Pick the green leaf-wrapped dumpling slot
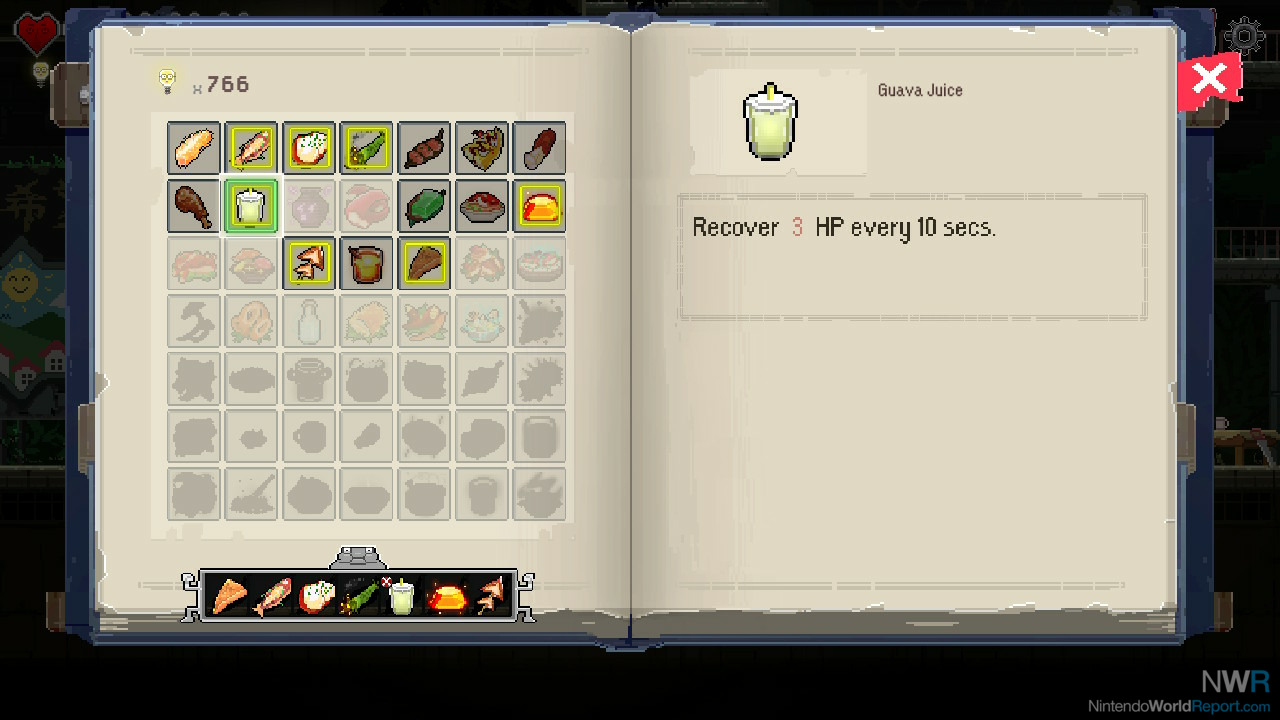The image size is (1280, 720). 424,206
